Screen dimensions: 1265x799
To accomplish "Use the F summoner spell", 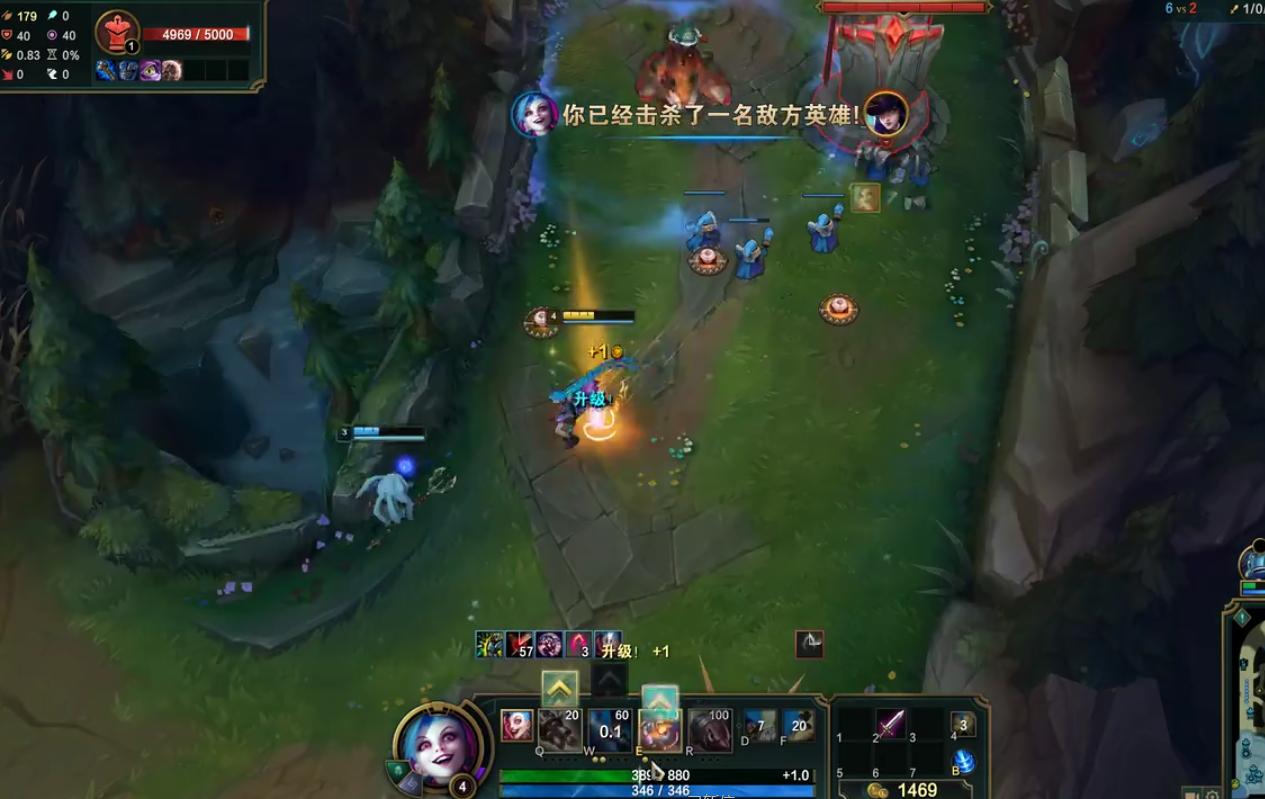I will (798, 726).
